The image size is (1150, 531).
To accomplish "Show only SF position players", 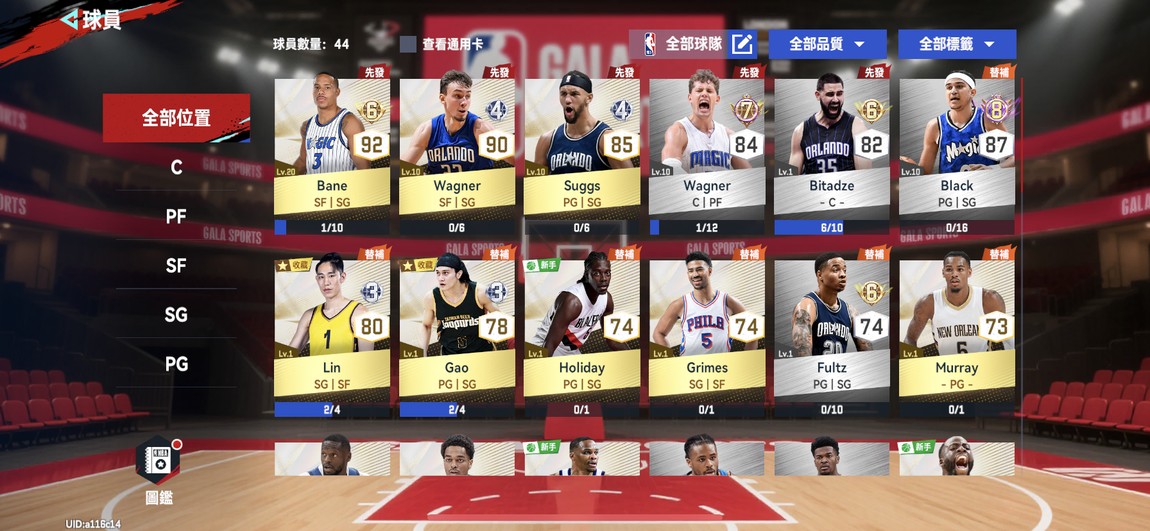I will tap(176, 265).
